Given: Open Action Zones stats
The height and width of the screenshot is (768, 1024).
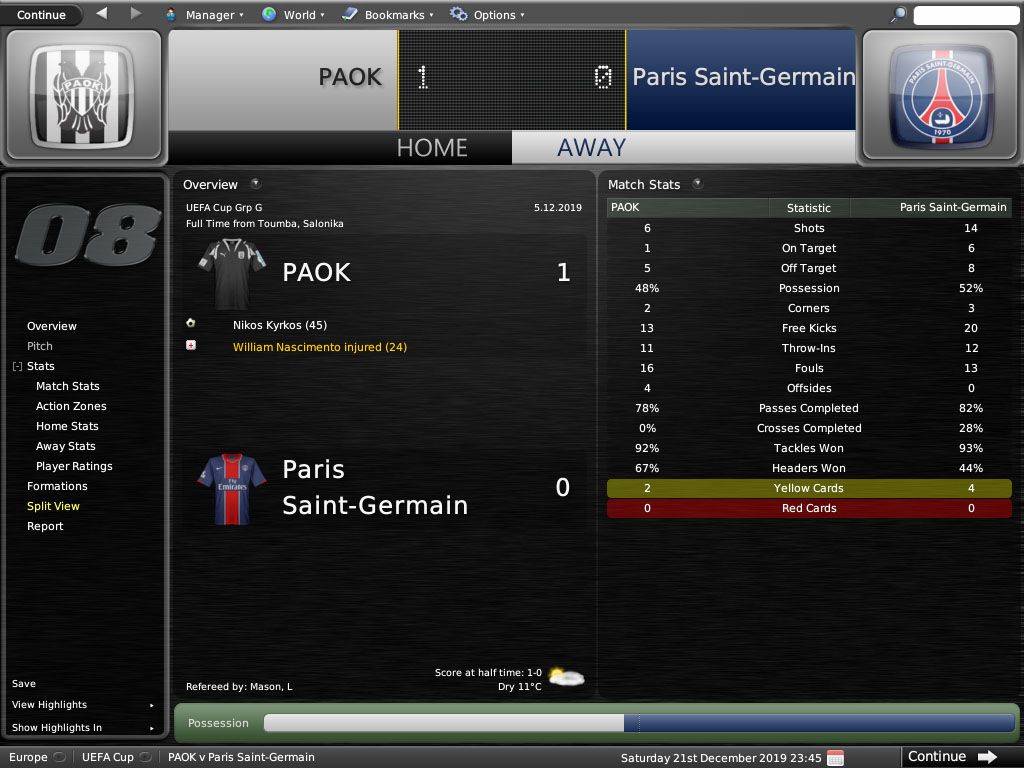Looking at the screenshot, I should [x=71, y=406].
